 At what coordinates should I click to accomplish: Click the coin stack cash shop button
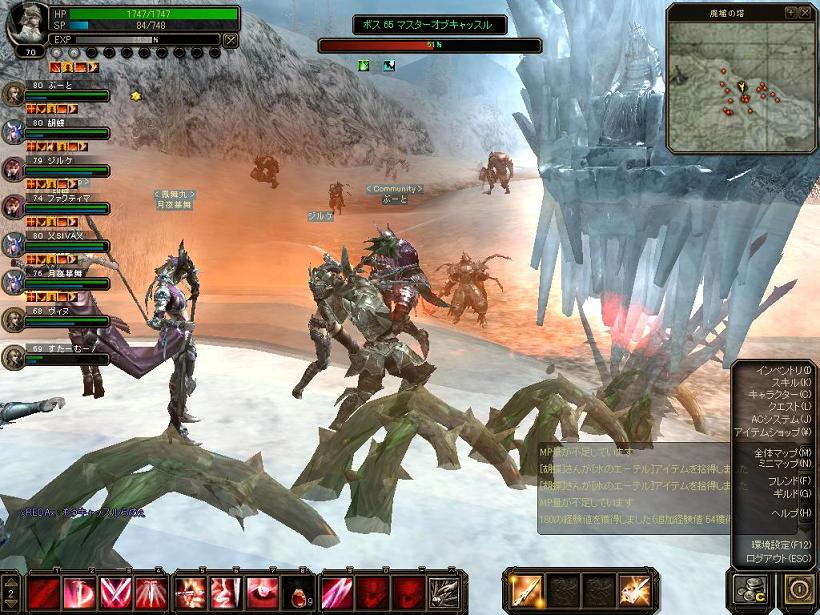747,590
